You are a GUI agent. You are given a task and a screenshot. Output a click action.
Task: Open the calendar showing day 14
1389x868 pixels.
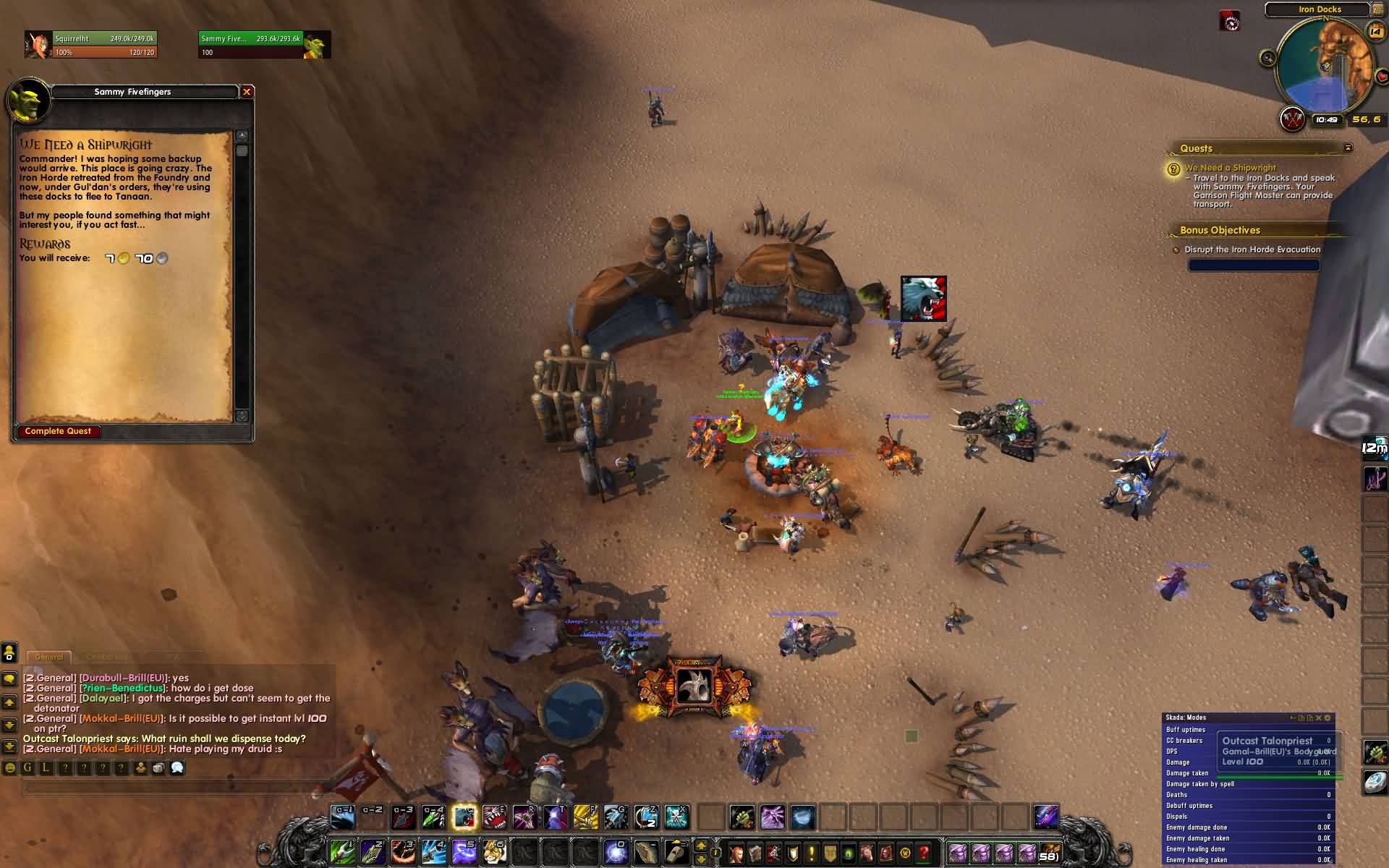click(x=1375, y=30)
